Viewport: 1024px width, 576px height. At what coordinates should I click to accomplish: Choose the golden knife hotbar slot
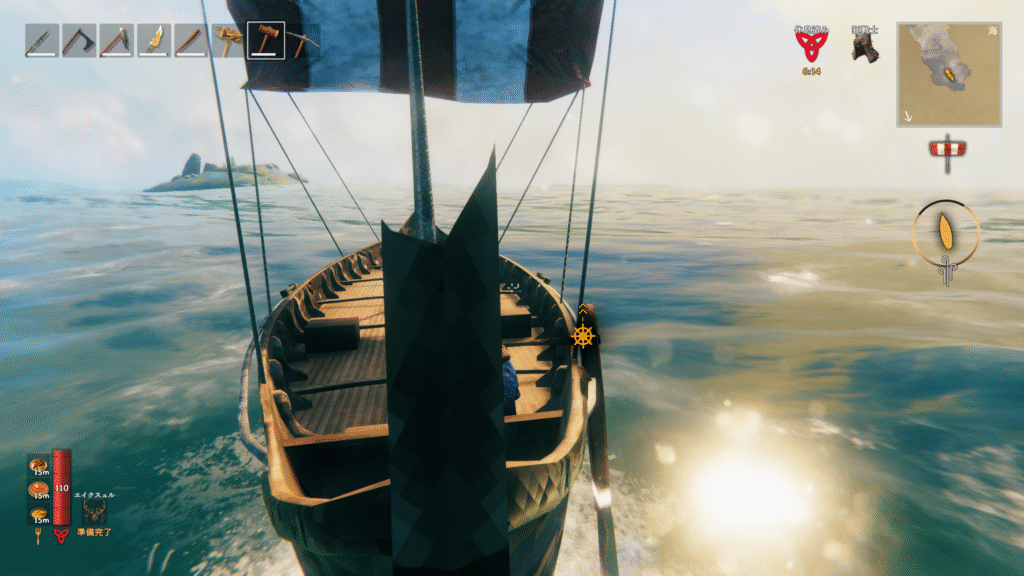click(154, 41)
